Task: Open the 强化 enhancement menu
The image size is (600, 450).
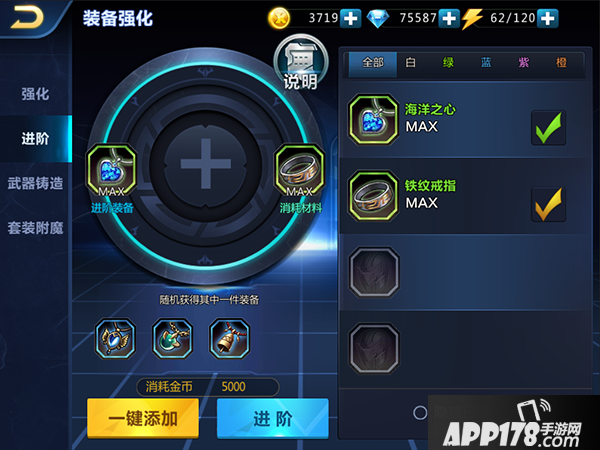Action: 35,94
